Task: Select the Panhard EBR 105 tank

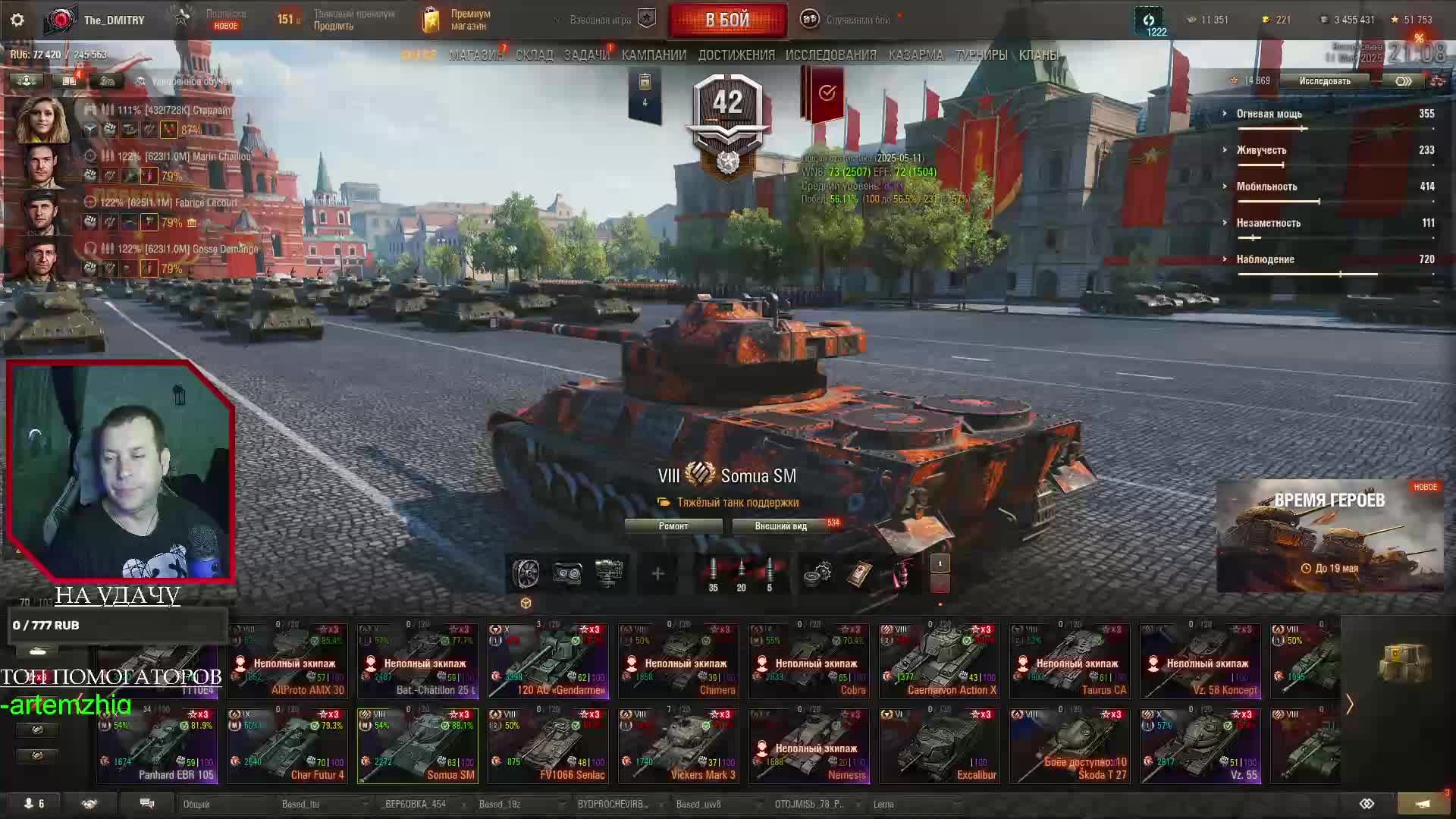Action: pos(157,745)
